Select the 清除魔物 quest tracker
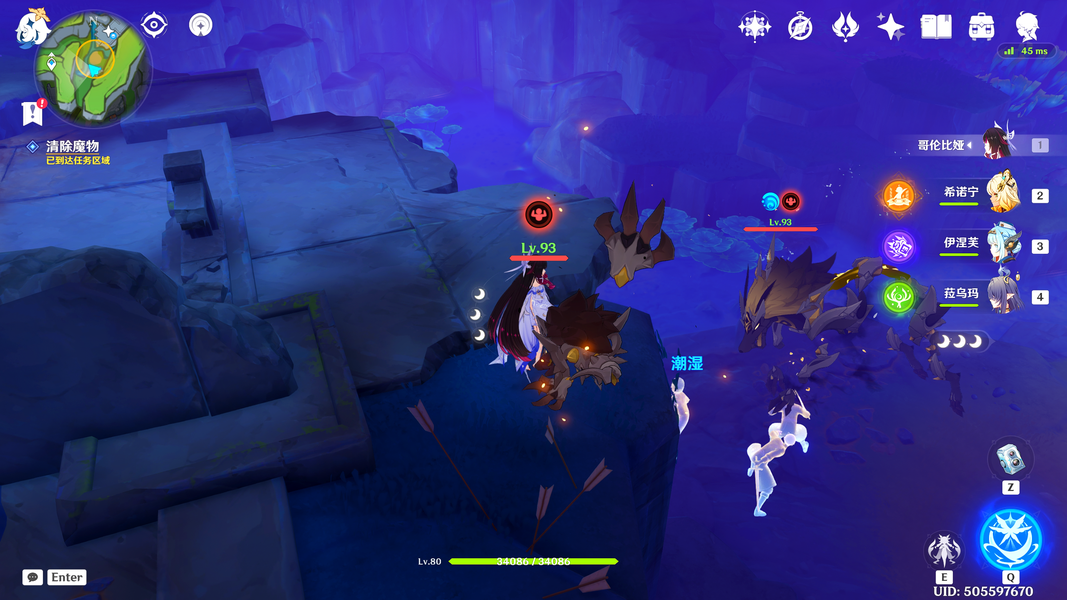 (x=72, y=146)
